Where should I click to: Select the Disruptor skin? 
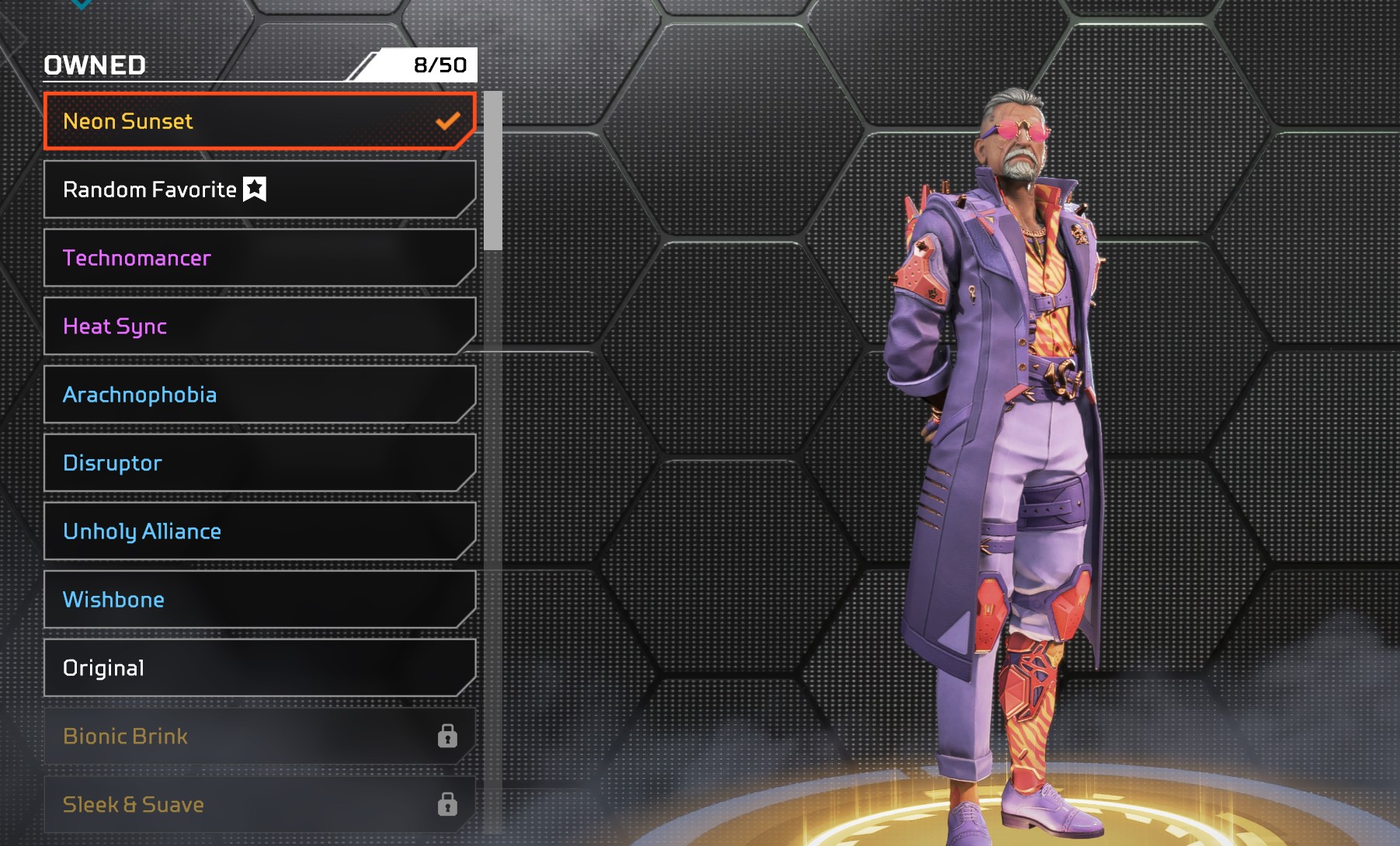tap(259, 463)
